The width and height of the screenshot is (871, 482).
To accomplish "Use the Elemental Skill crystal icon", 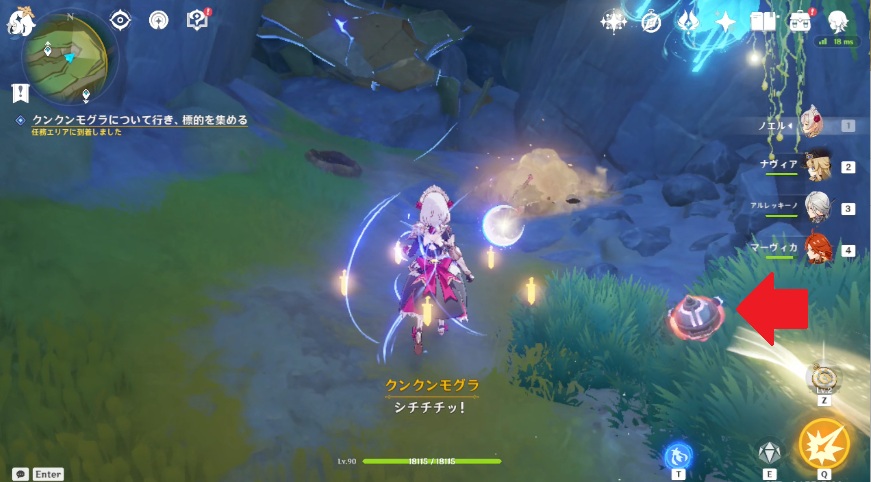I will pos(767,454).
